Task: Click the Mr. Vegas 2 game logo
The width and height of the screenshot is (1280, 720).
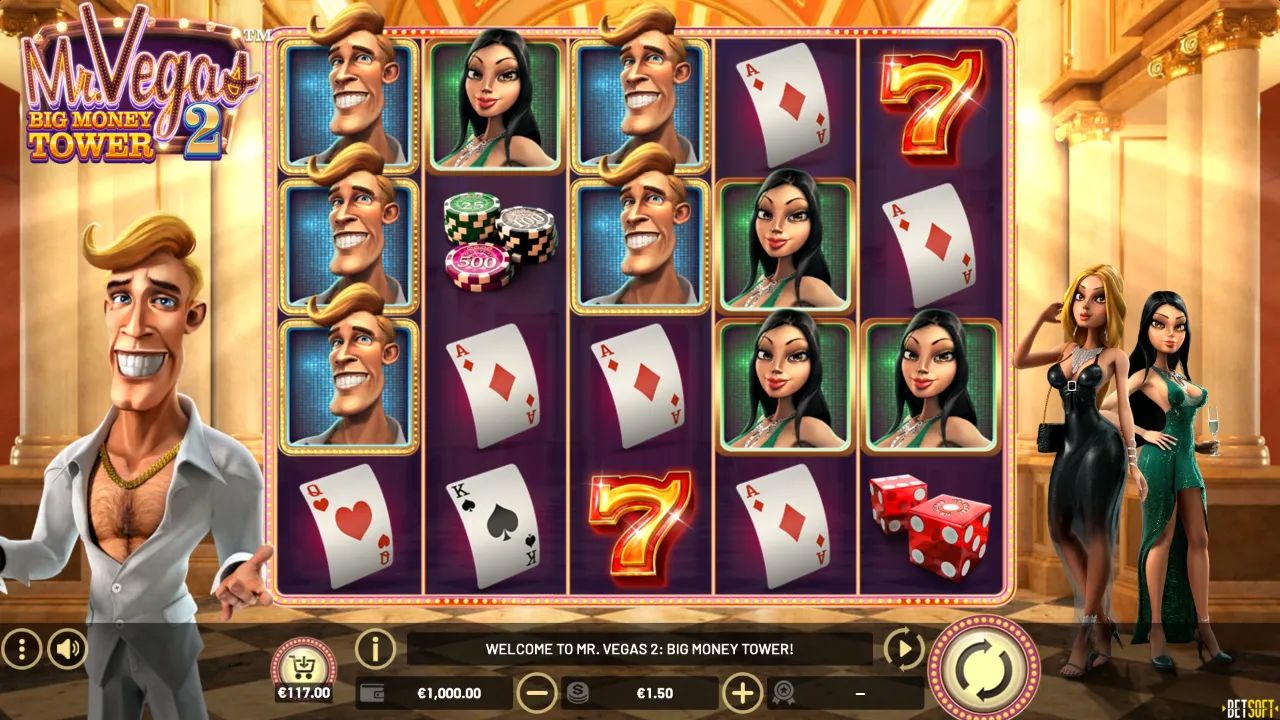Action: tap(140, 85)
